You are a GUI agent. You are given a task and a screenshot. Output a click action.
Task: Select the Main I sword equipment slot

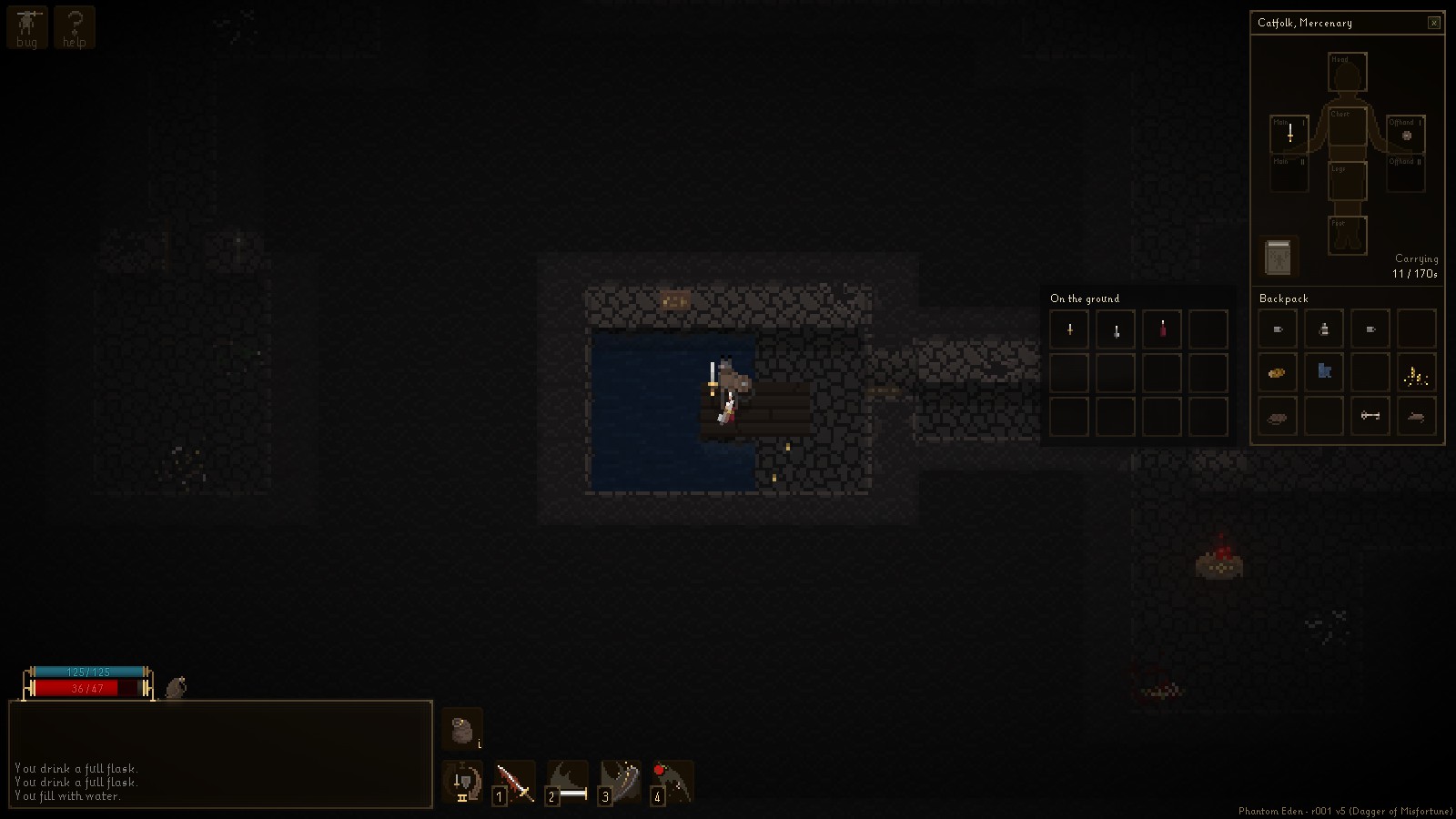(1289, 135)
